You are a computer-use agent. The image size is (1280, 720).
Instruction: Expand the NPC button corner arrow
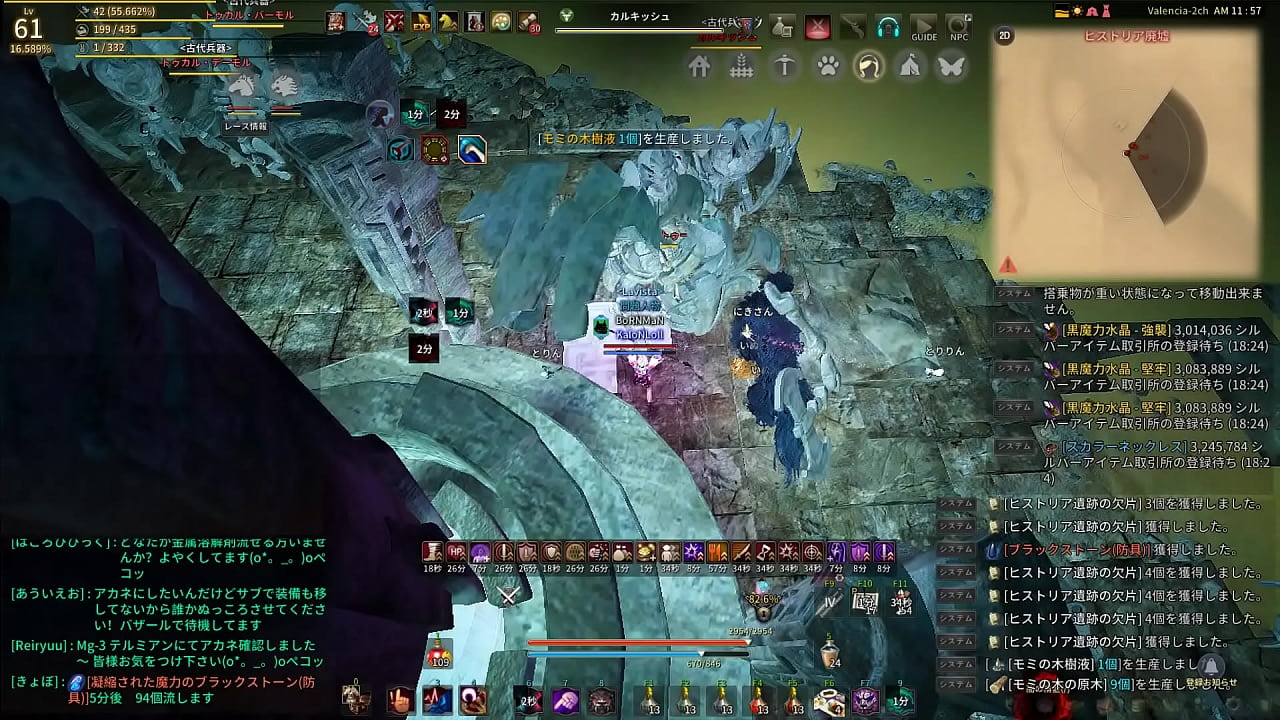pyautogui.click(x=968, y=18)
